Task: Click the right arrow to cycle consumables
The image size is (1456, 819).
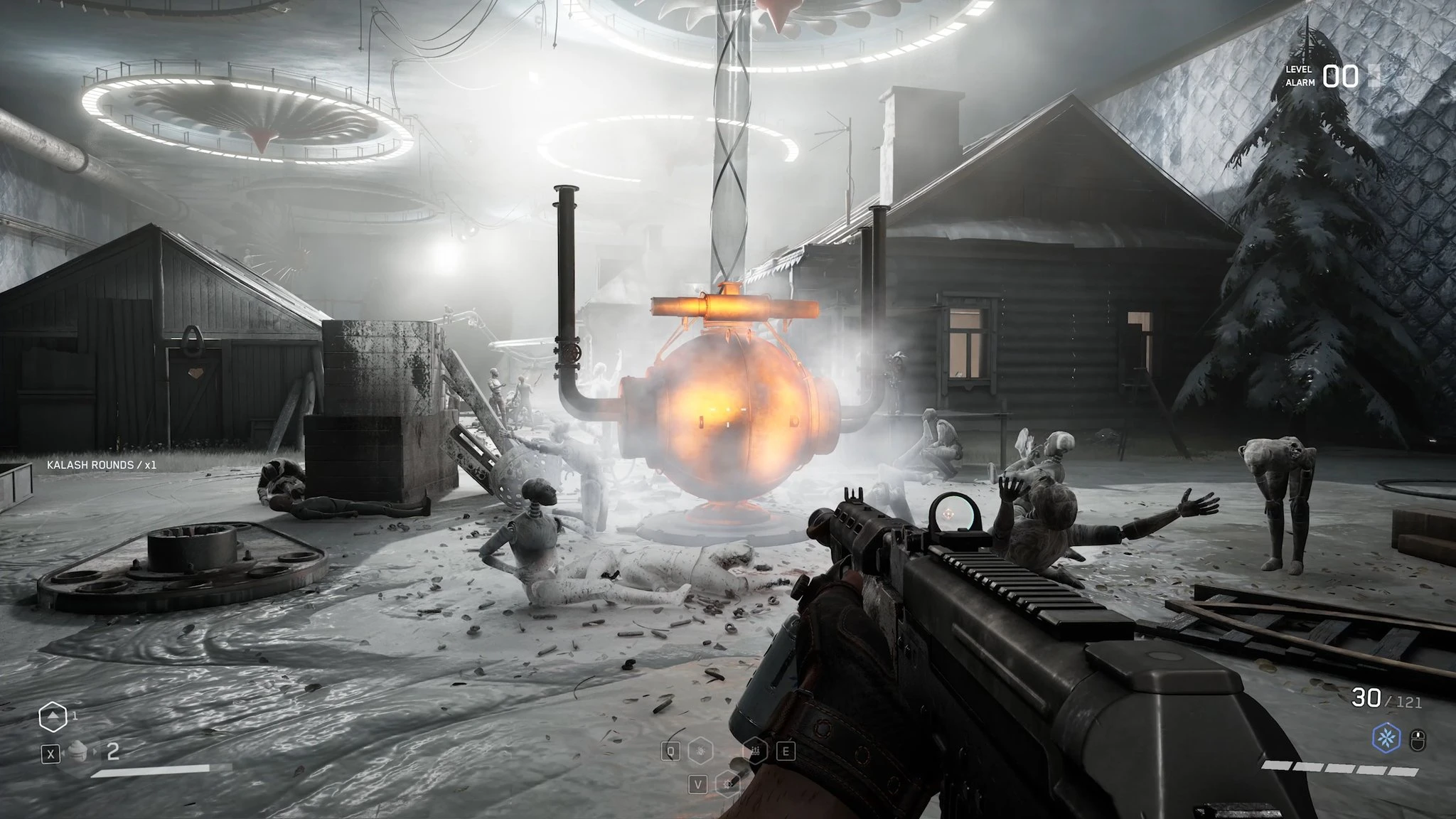Action: coord(95,754)
